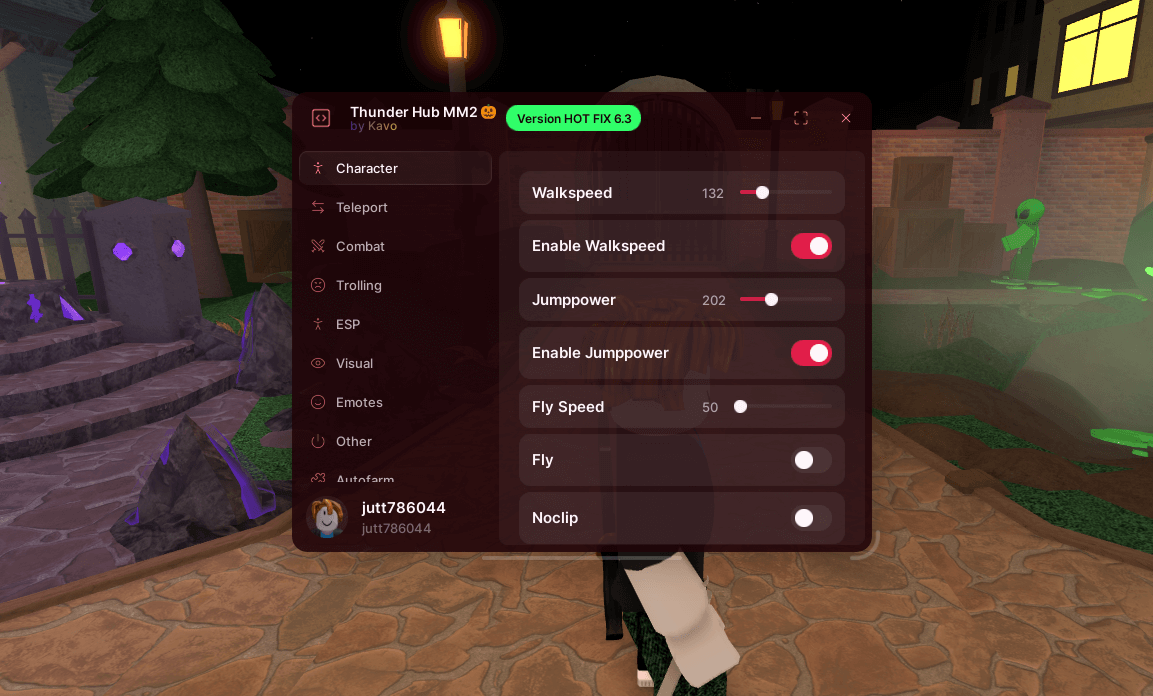Switch to the Teleport tab
Screen dimensions: 1153x696
pos(361,207)
